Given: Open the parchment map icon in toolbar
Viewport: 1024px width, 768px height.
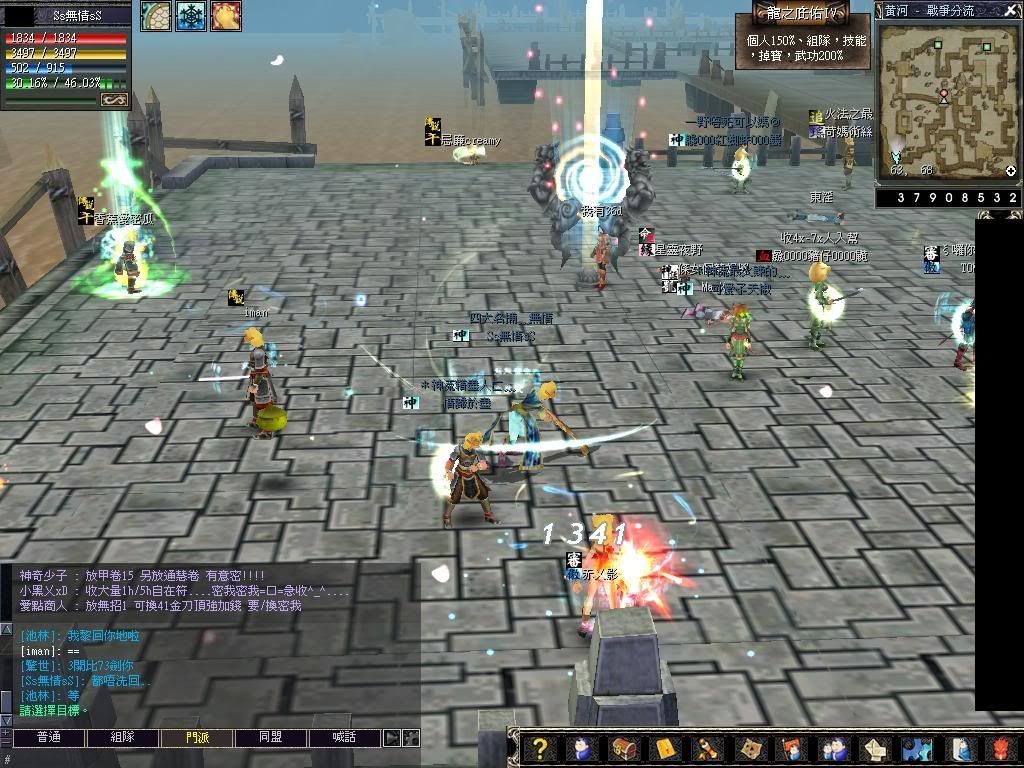Looking at the screenshot, I should (x=749, y=749).
